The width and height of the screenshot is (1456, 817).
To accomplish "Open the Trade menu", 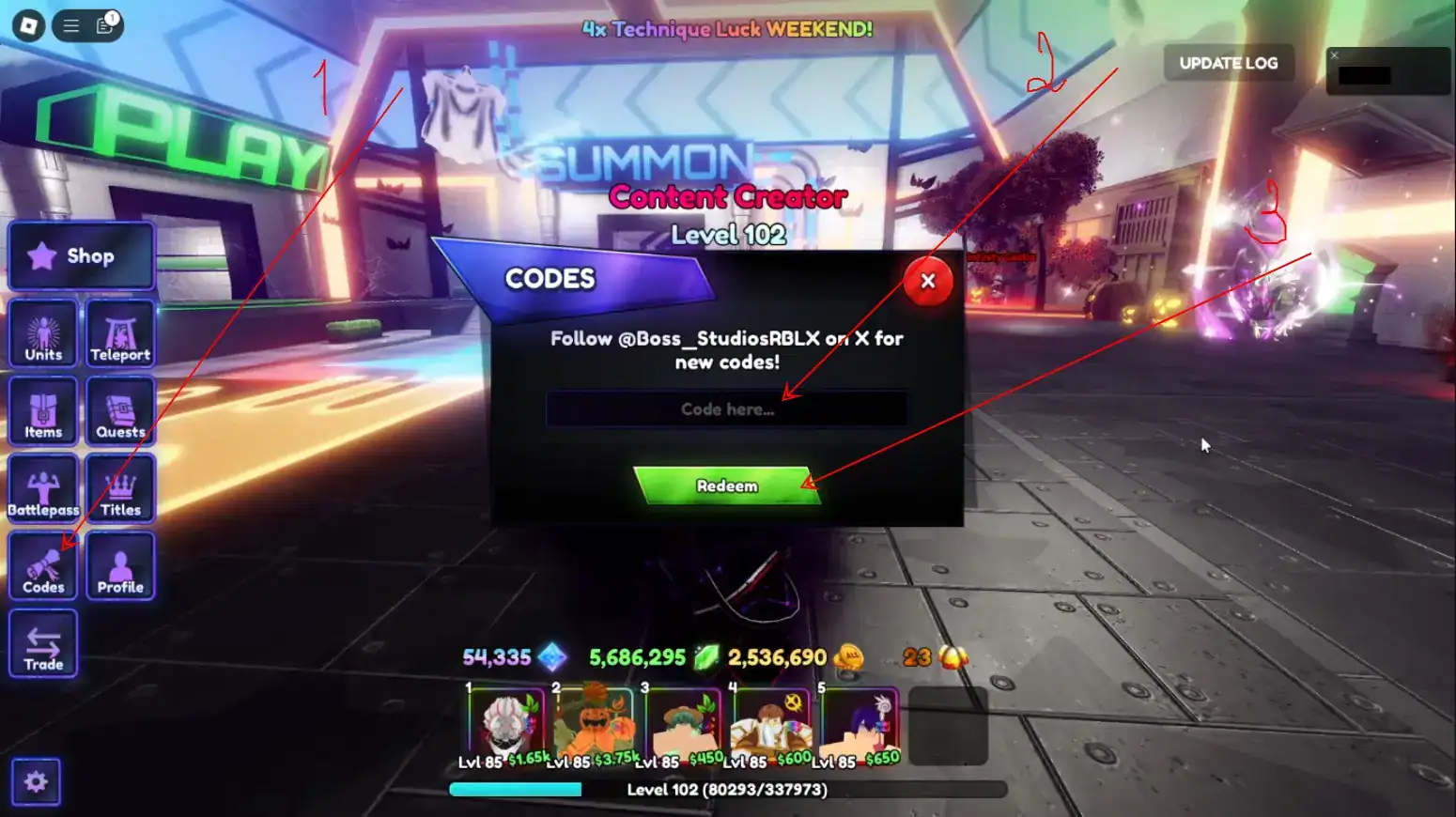I will (x=42, y=642).
